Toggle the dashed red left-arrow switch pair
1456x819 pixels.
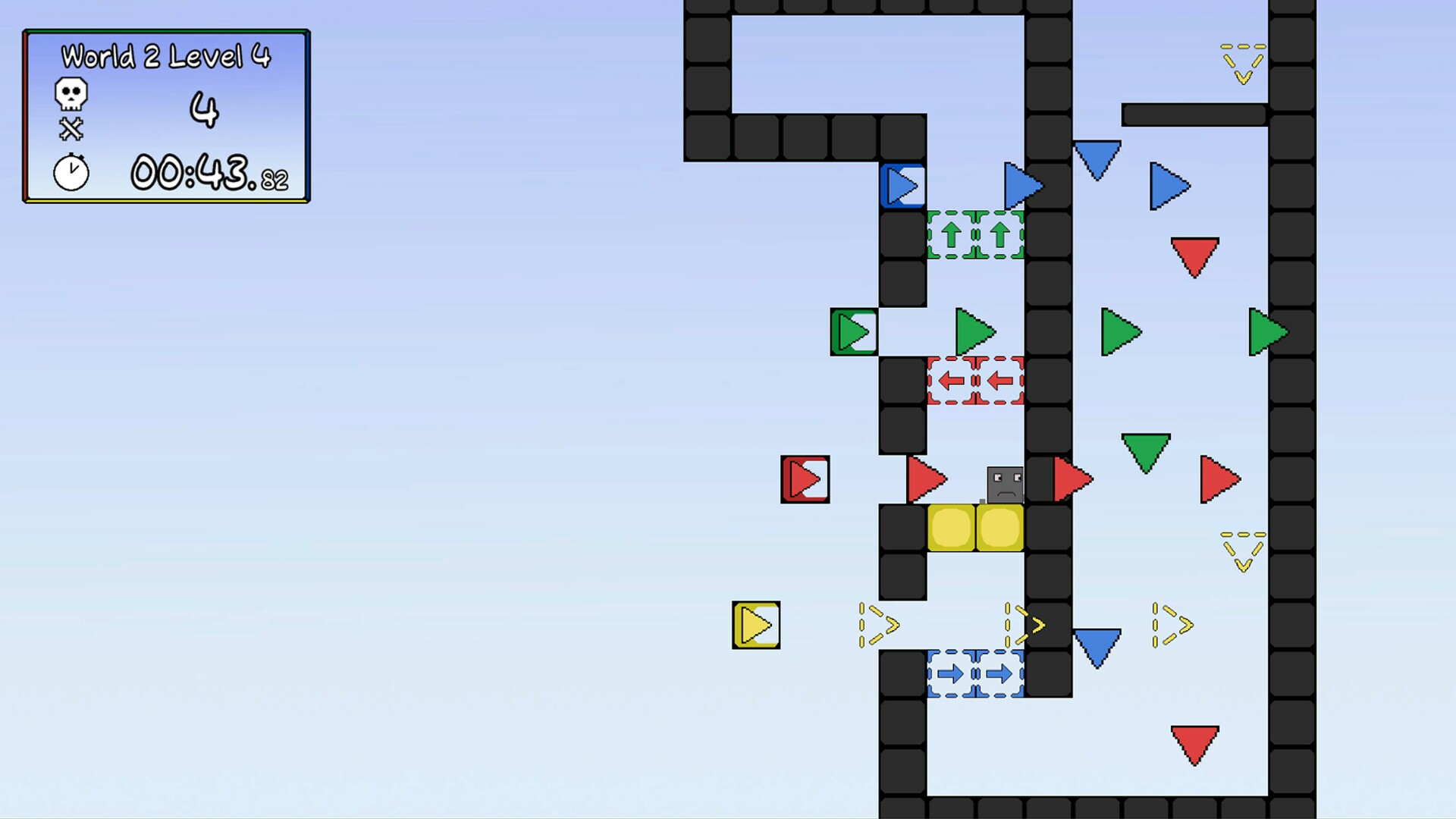click(x=975, y=381)
